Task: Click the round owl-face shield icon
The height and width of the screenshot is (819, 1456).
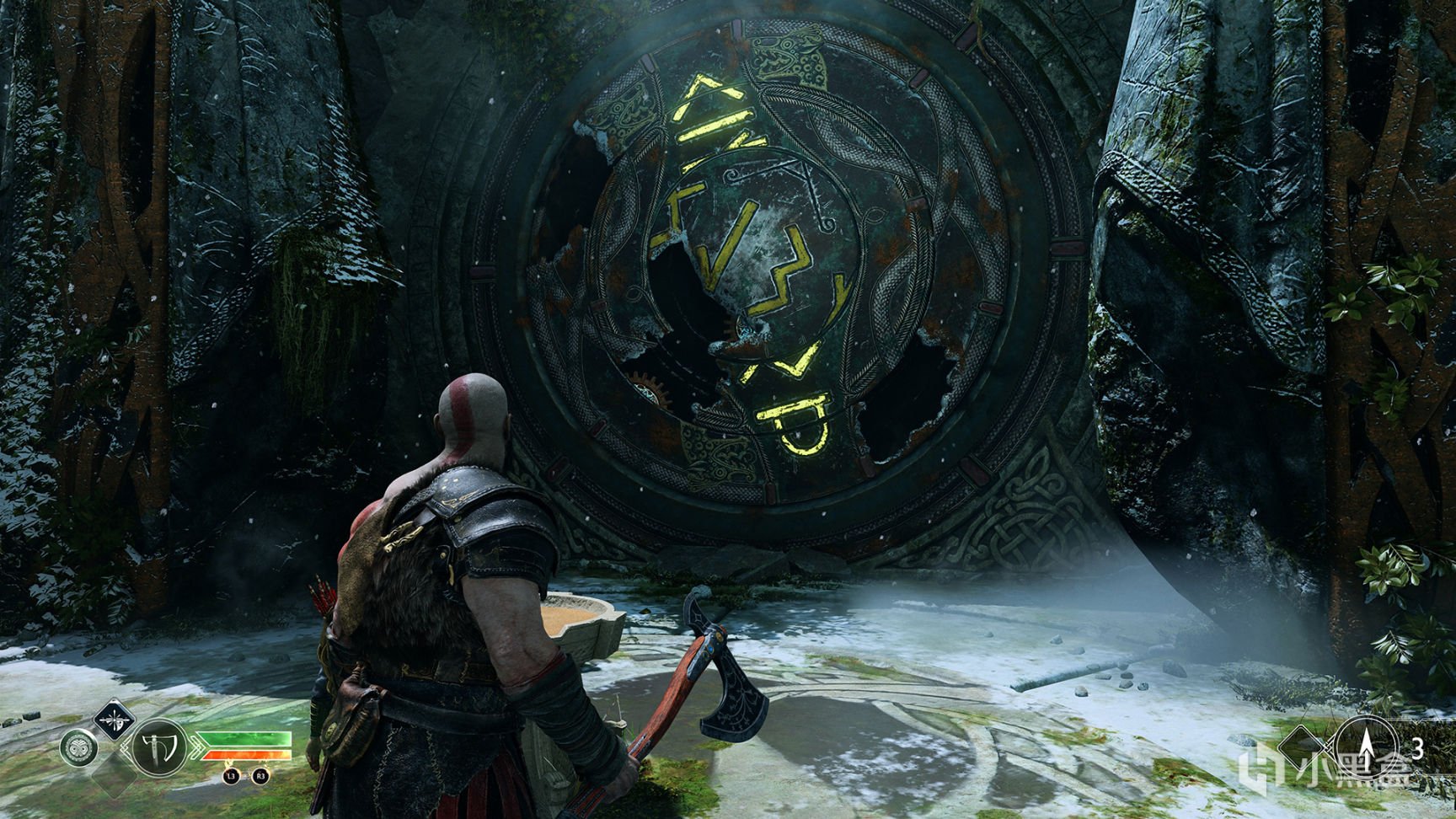Action: point(78,748)
